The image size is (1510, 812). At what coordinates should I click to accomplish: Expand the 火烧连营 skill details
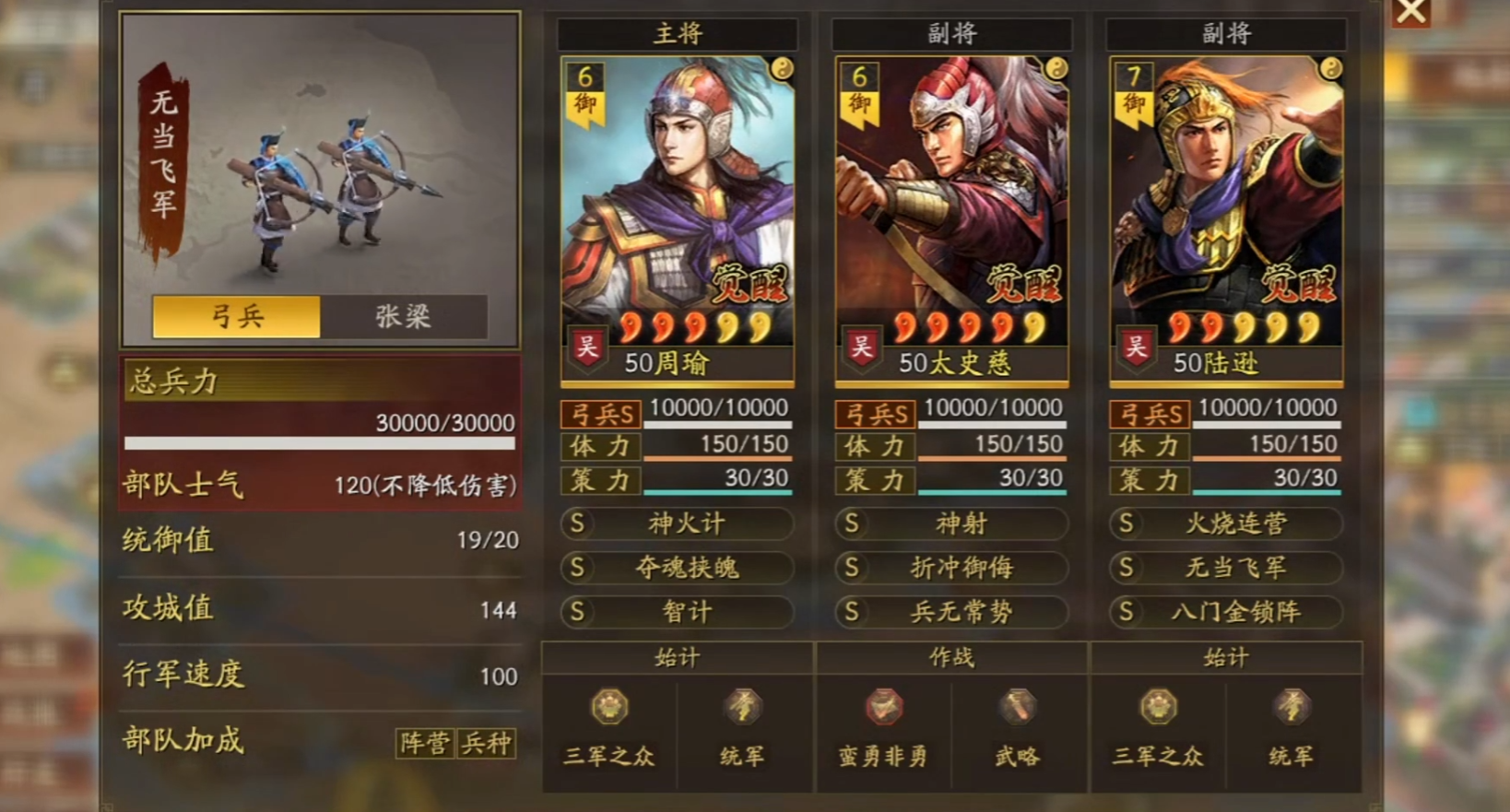(1225, 524)
